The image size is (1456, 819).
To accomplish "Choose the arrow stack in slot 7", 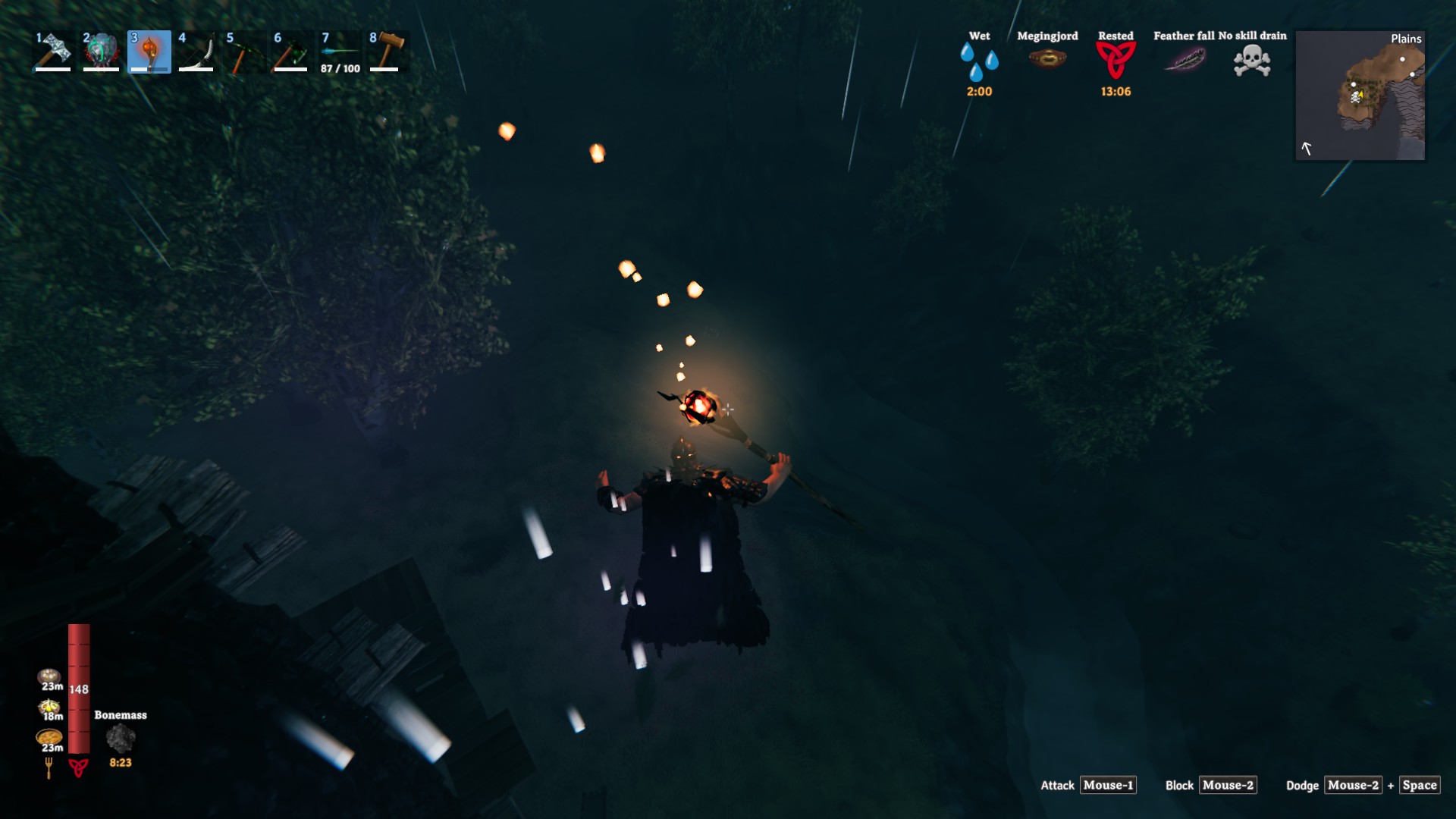I will [x=339, y=51].
